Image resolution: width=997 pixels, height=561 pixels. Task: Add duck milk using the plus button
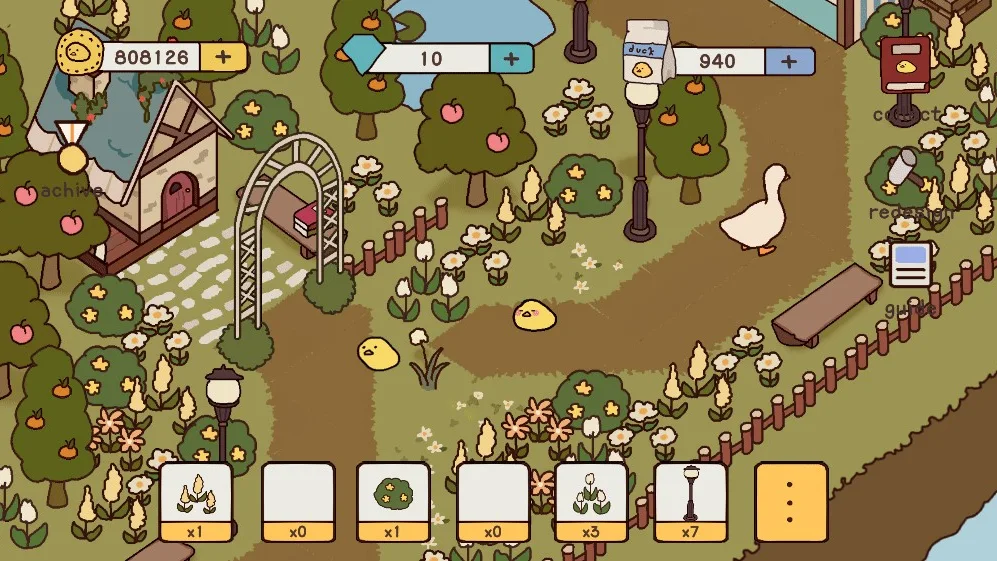click(789, 62)
